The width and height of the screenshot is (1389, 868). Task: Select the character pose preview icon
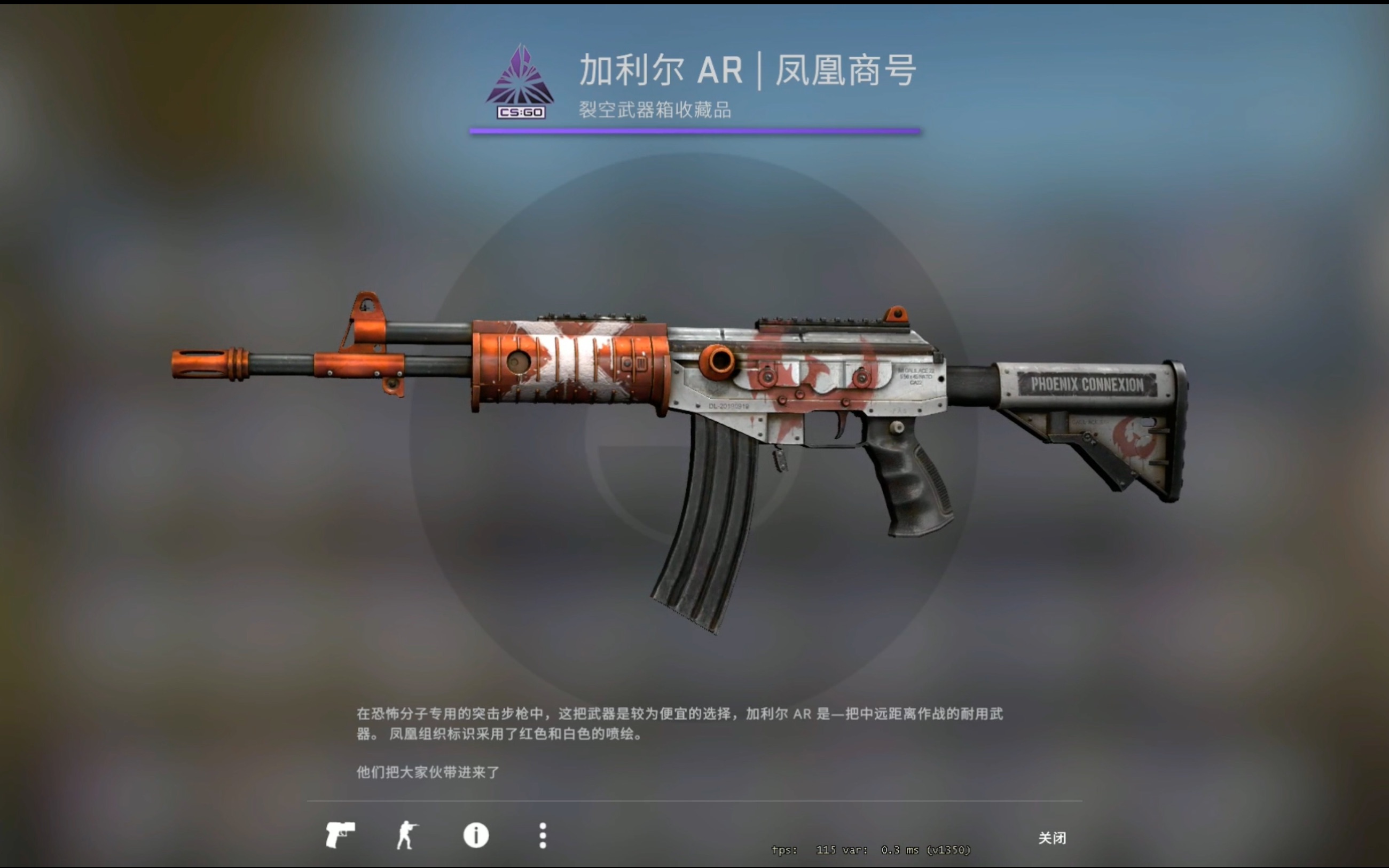coord(407,837)
